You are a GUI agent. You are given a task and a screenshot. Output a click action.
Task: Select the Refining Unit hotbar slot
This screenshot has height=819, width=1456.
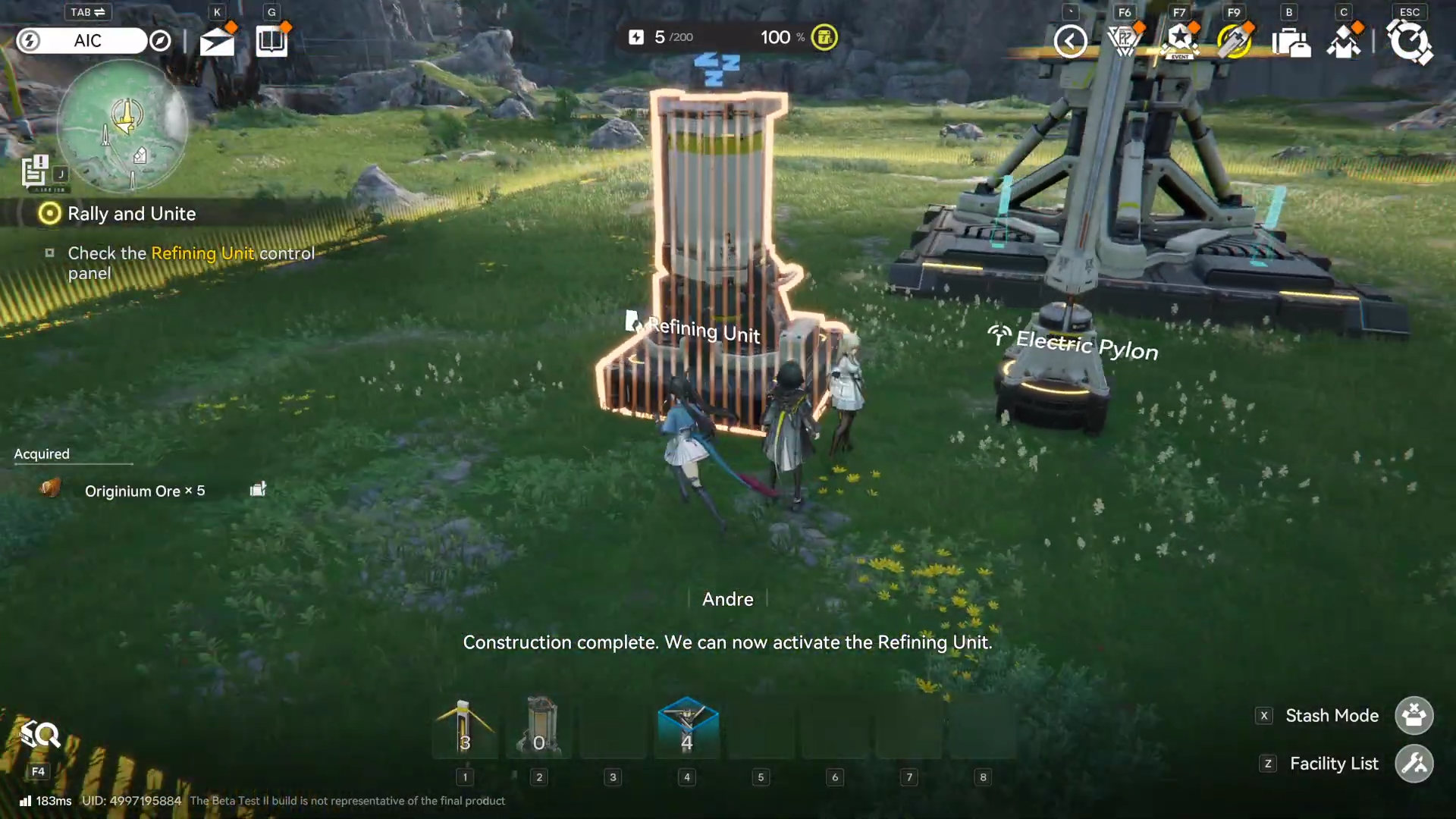click(x=539, y=728)
